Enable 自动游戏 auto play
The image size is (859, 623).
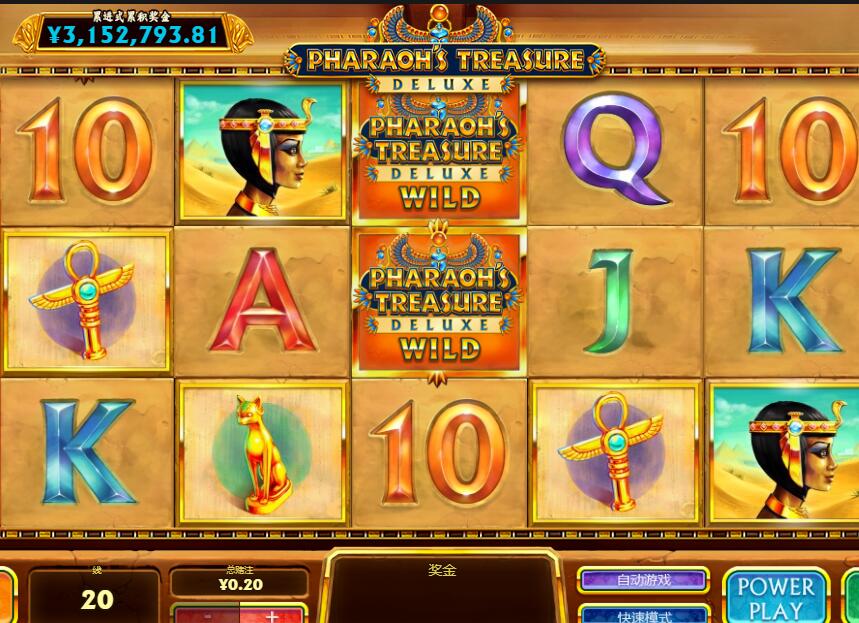pyautogui.click(x=643, y=580)
